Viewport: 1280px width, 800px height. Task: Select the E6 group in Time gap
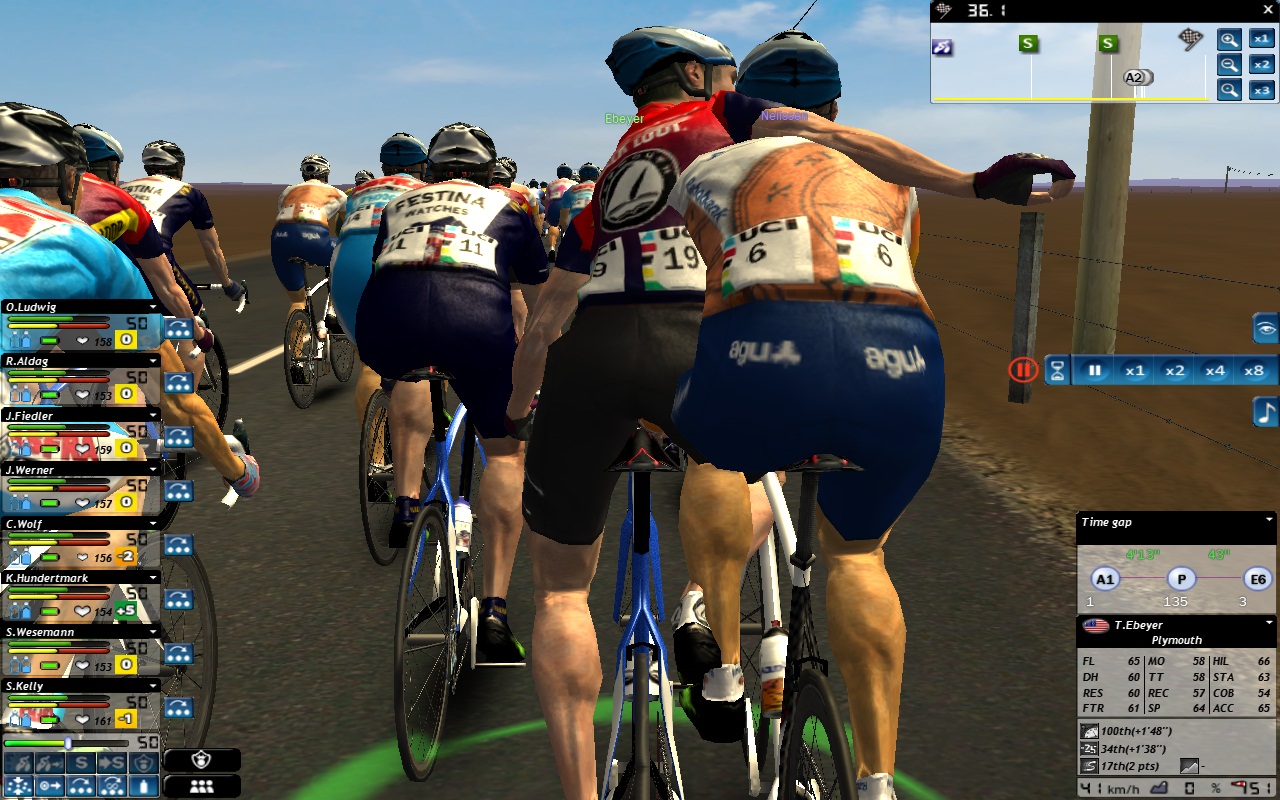1256,579
